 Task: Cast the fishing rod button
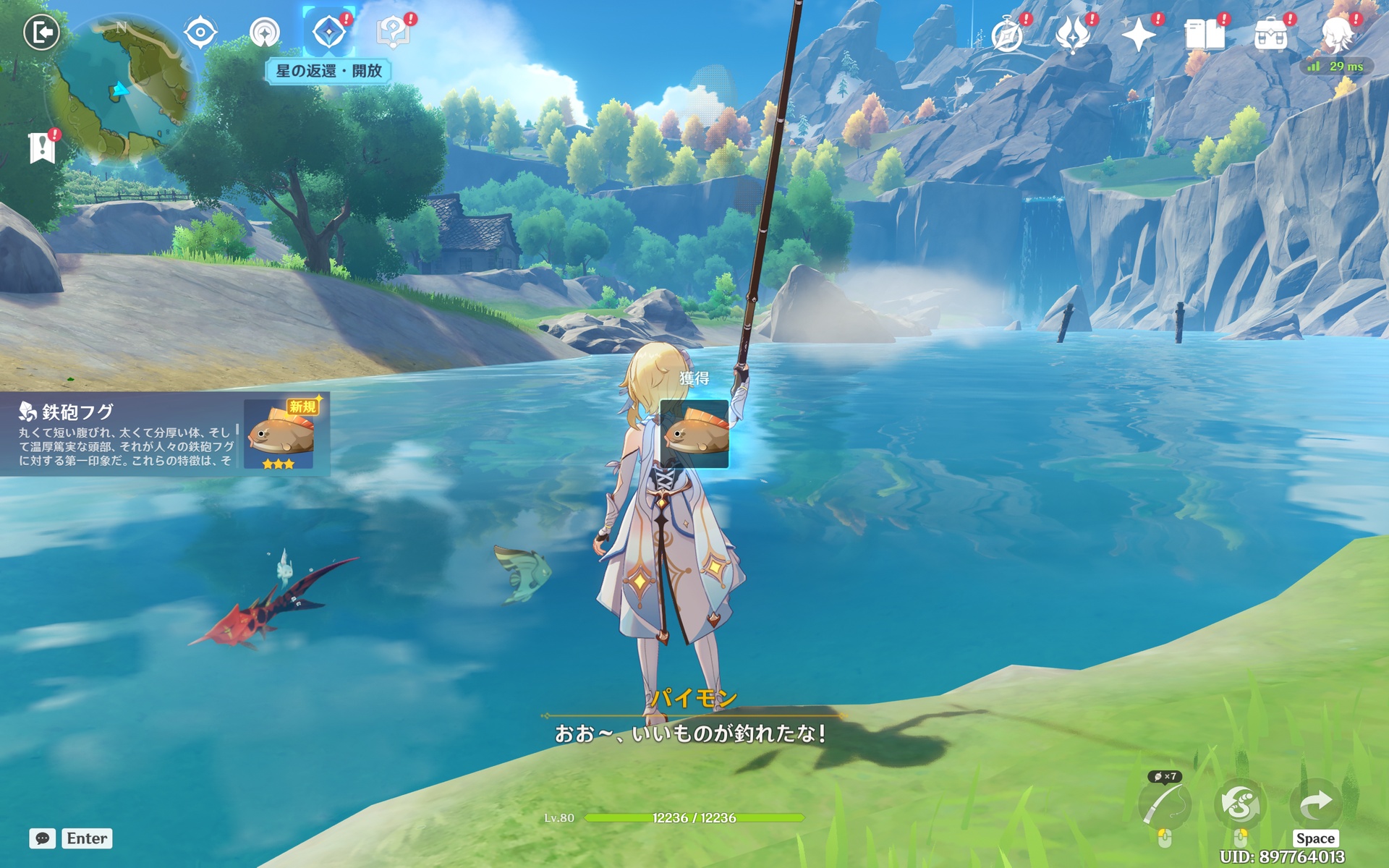(x=1164, y=804)
